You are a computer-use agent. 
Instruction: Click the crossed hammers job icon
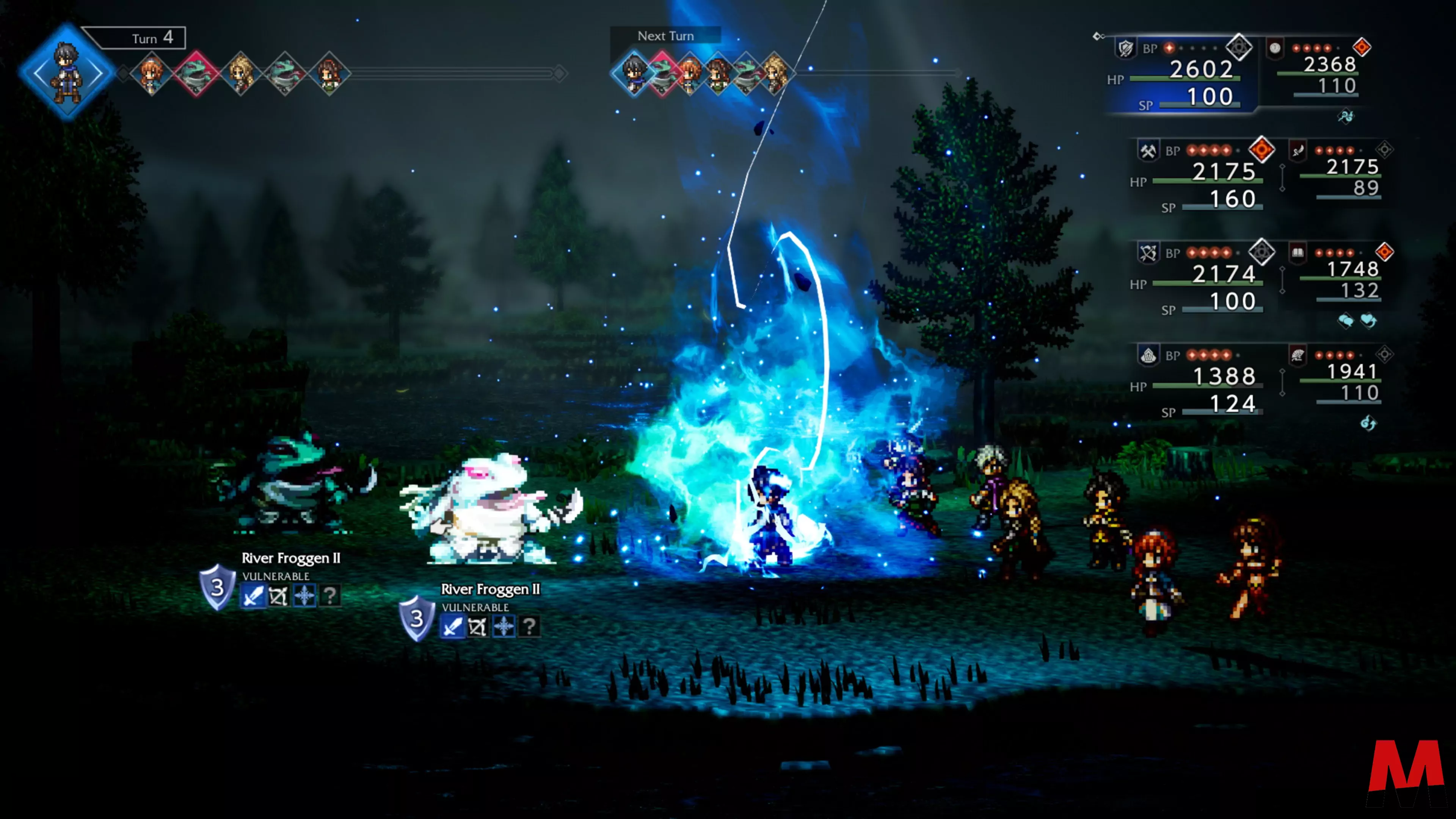click(1148, 151)
